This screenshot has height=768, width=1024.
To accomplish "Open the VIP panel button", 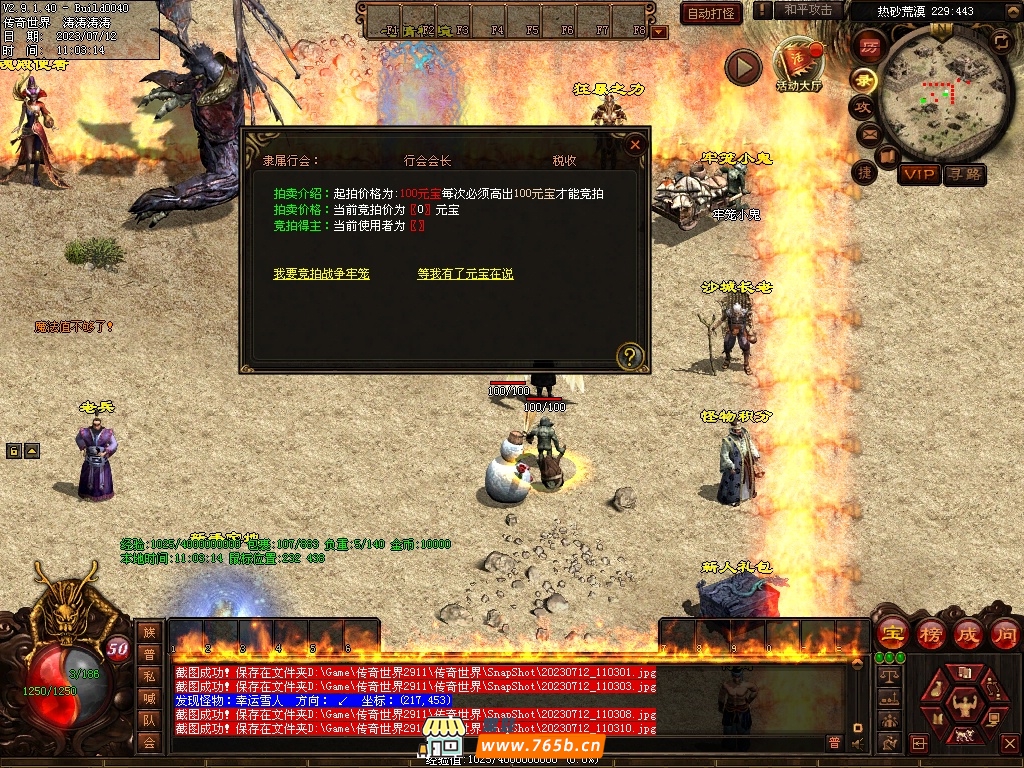I will [x=918, y=175].
